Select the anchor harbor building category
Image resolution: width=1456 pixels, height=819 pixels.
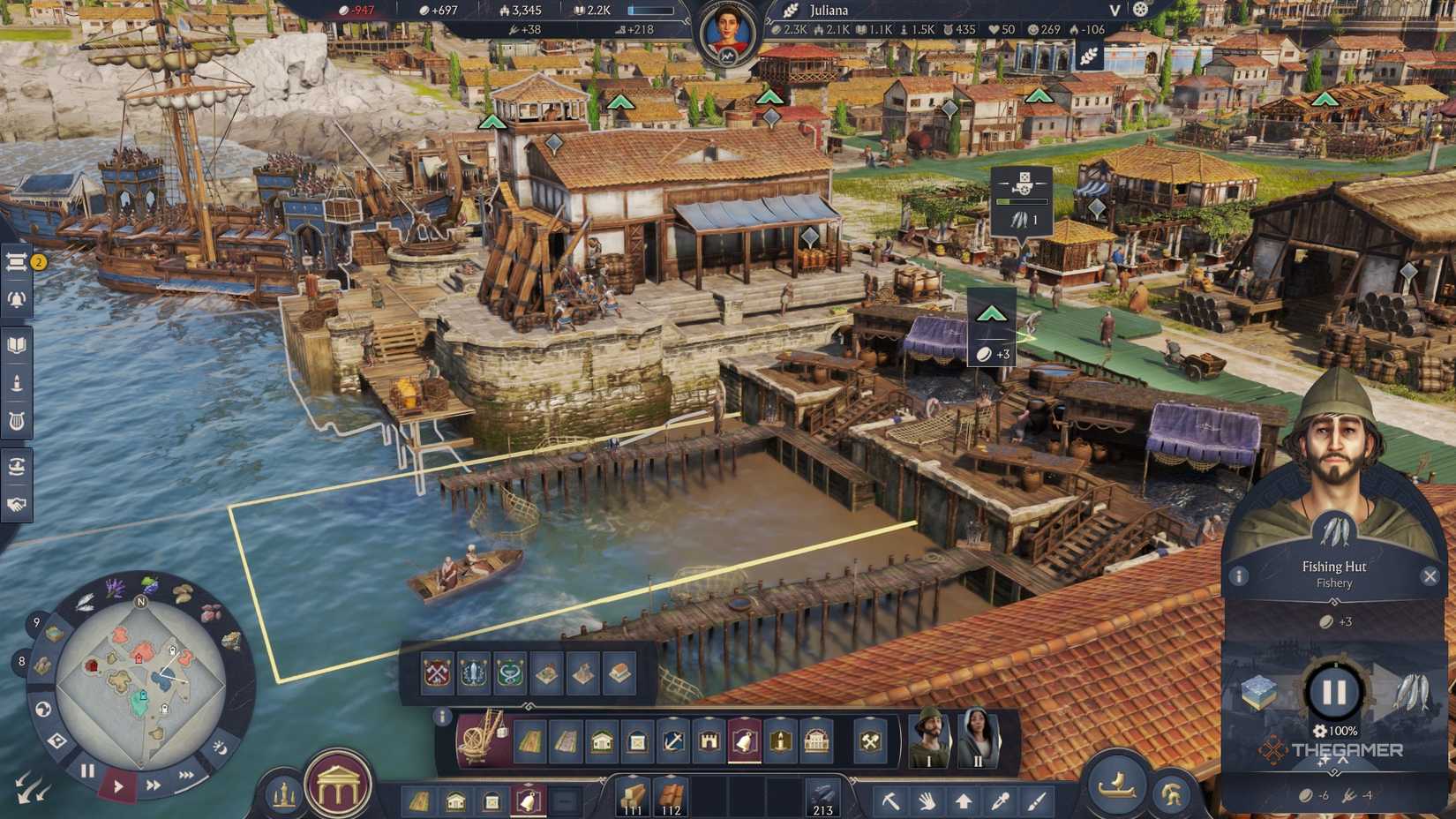click(674, 740)
